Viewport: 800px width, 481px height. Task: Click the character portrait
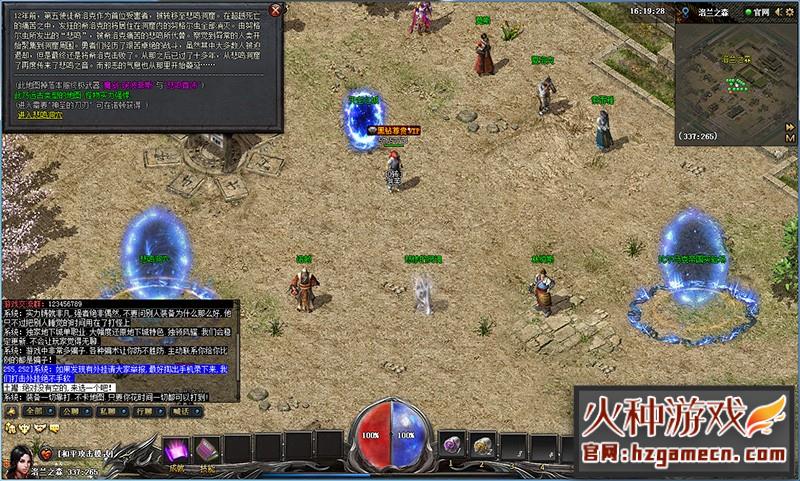tap(22, 461)
